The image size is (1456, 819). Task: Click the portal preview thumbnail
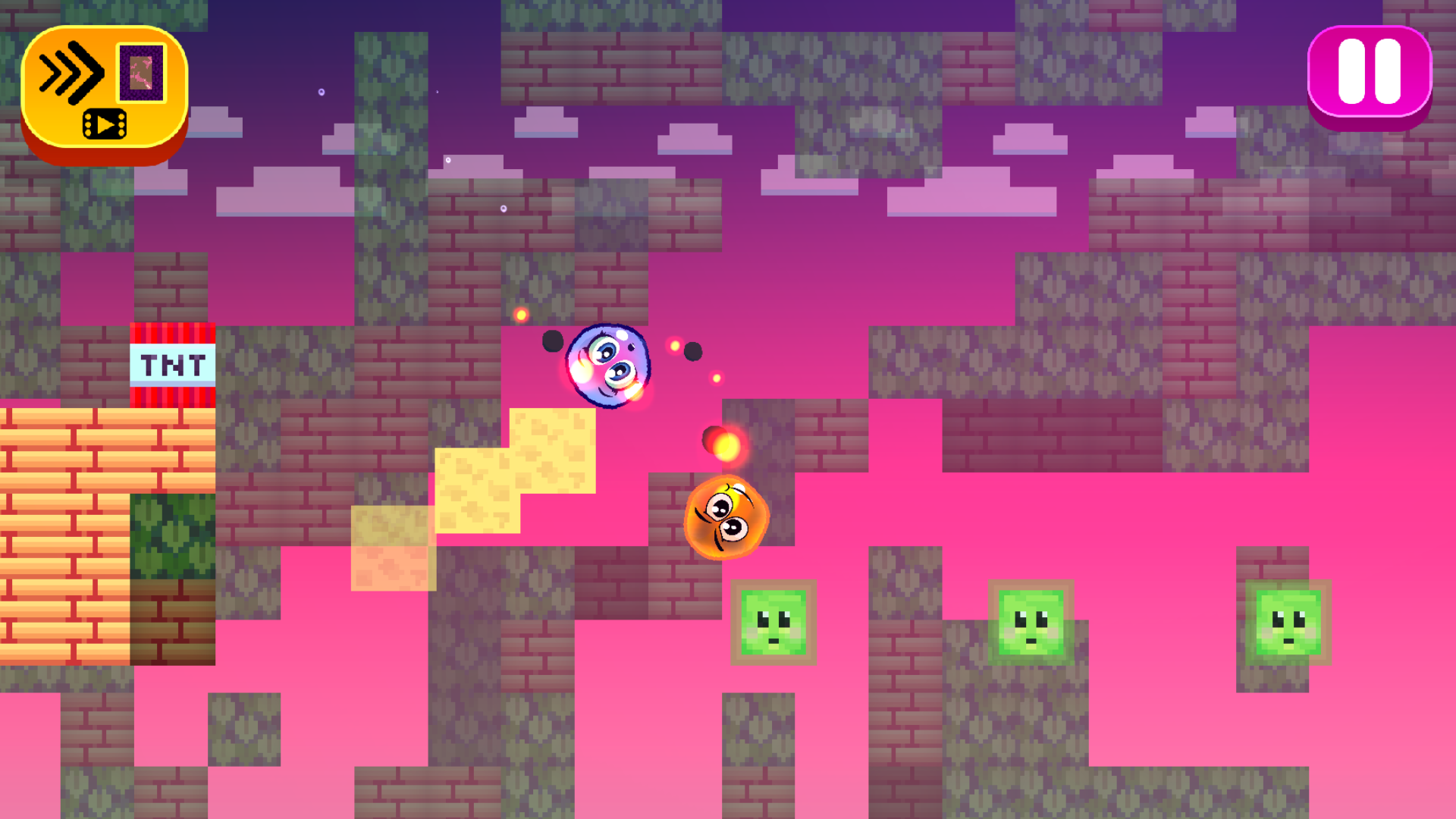point(140,74)
